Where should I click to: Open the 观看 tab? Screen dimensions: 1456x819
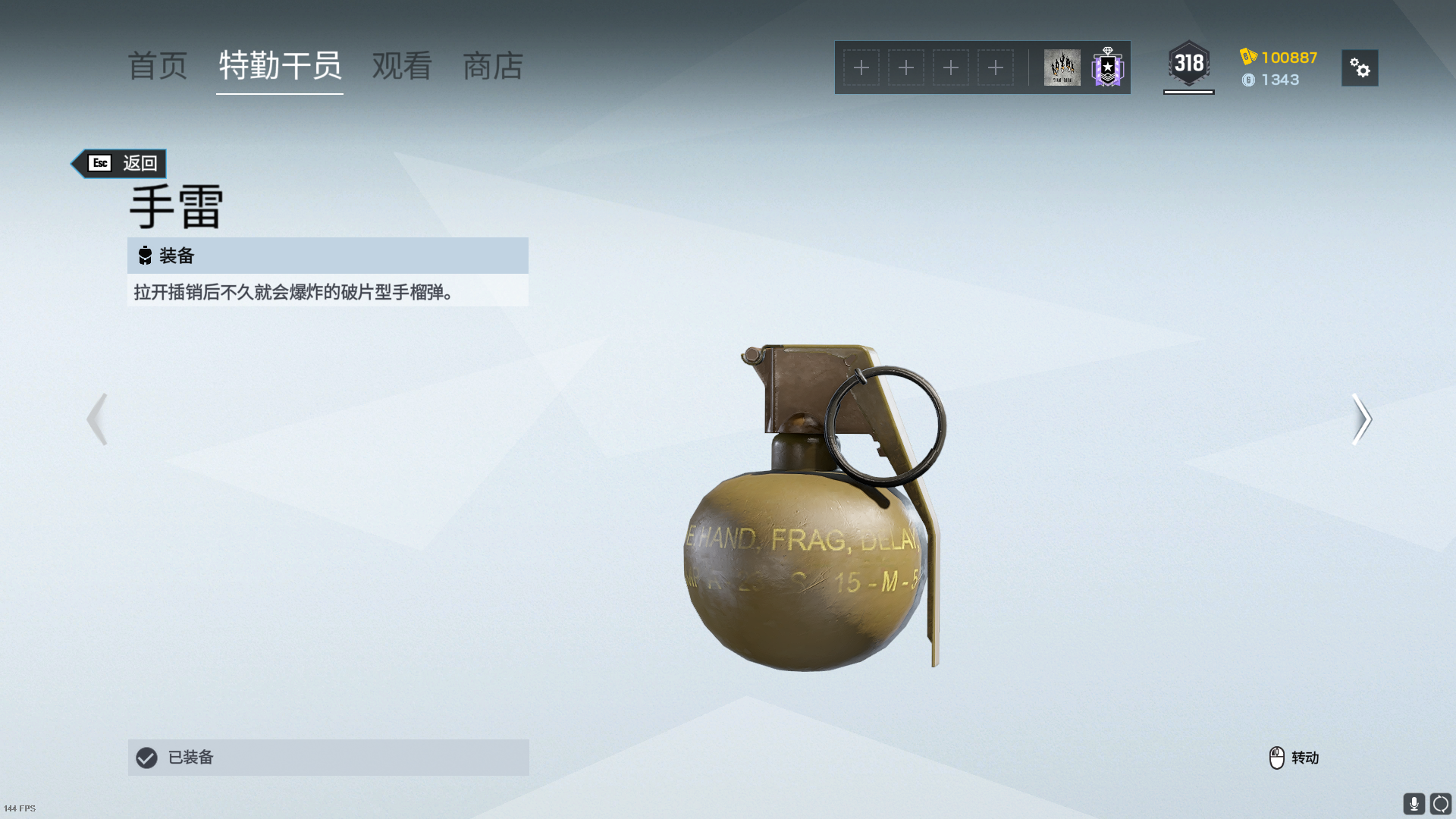(402, 67)
